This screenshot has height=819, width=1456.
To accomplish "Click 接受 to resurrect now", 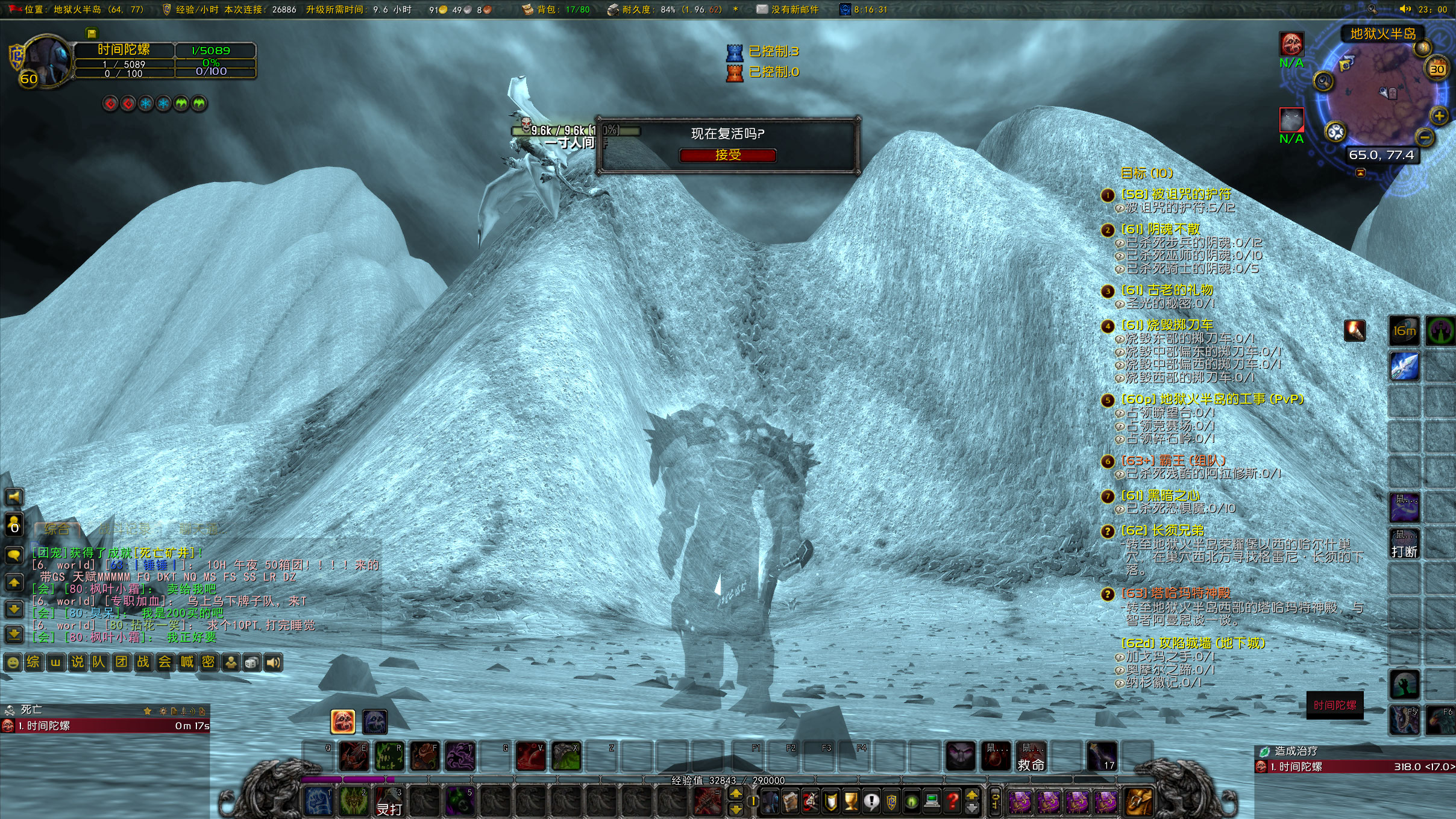I will click(727, 155).
